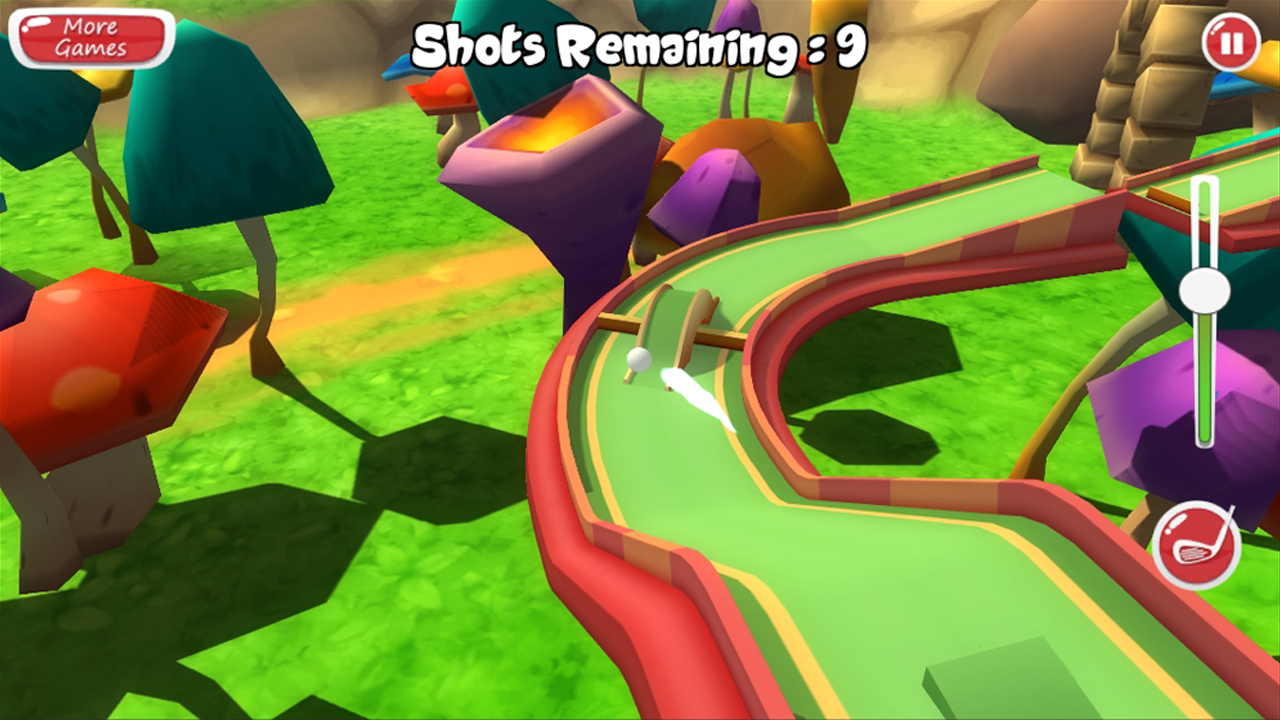The height and width of the screenshot is (720, 1280).
Task: Tap the Shots Remaining counter
Action: [x=640, y=42]
